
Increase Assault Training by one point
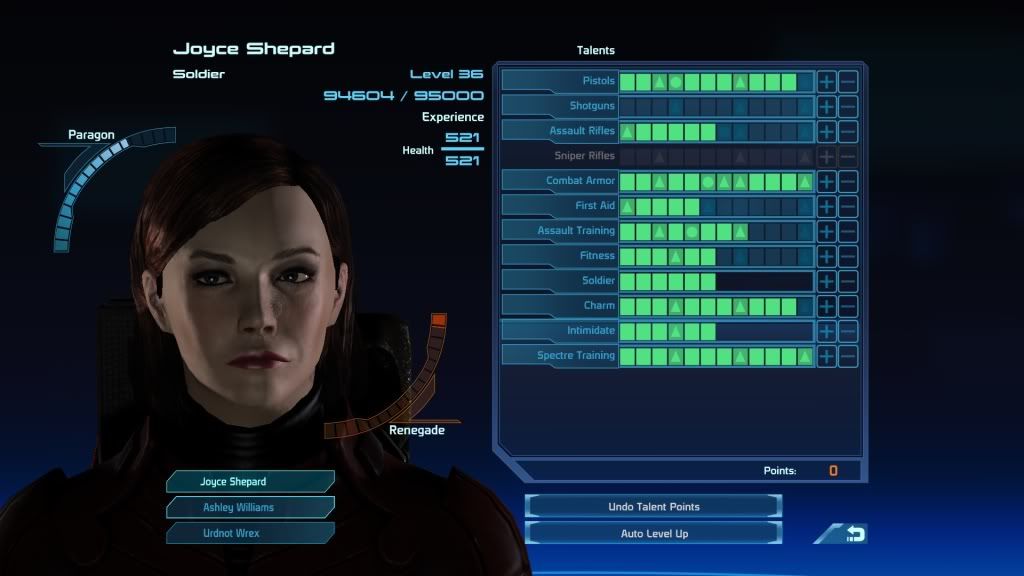[x=827, y=231]
